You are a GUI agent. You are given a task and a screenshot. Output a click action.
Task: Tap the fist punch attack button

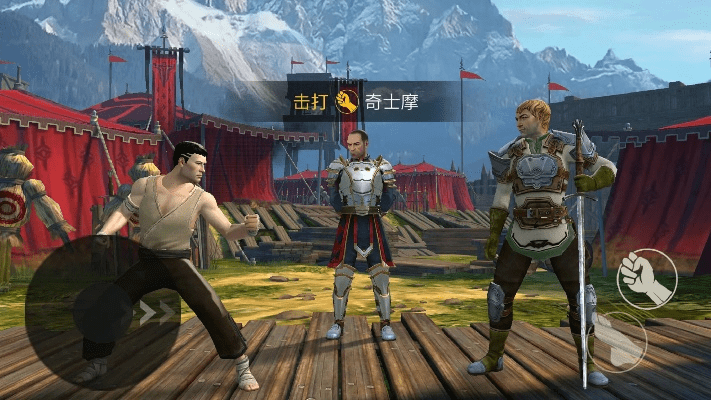646,277
